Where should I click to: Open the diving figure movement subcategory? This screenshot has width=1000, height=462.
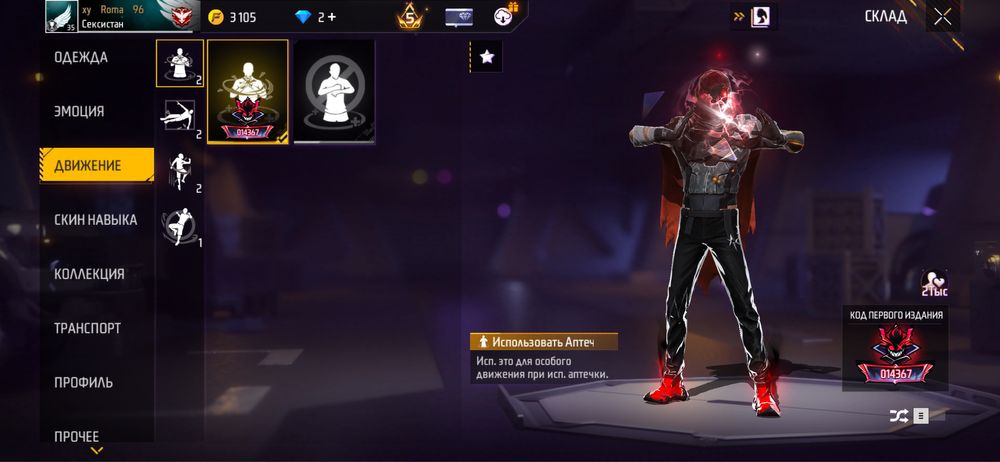point(179,116)
